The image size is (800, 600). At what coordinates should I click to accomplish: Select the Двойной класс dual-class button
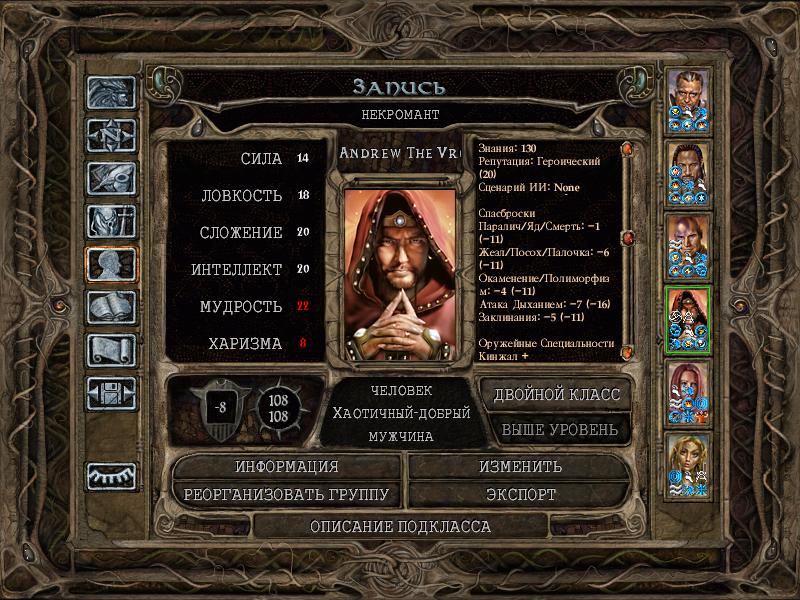(x=556, y=394)
